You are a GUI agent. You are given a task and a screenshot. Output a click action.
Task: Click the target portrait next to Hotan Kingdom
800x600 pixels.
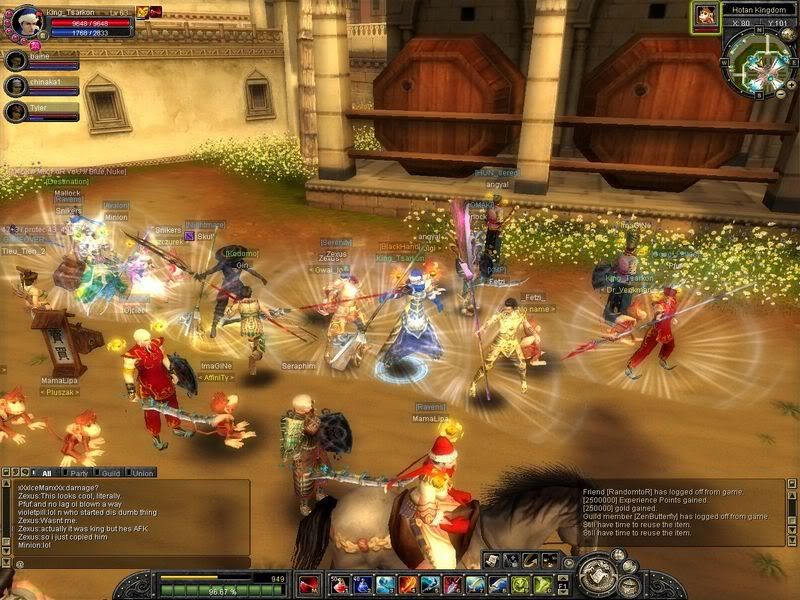[705, 15]
